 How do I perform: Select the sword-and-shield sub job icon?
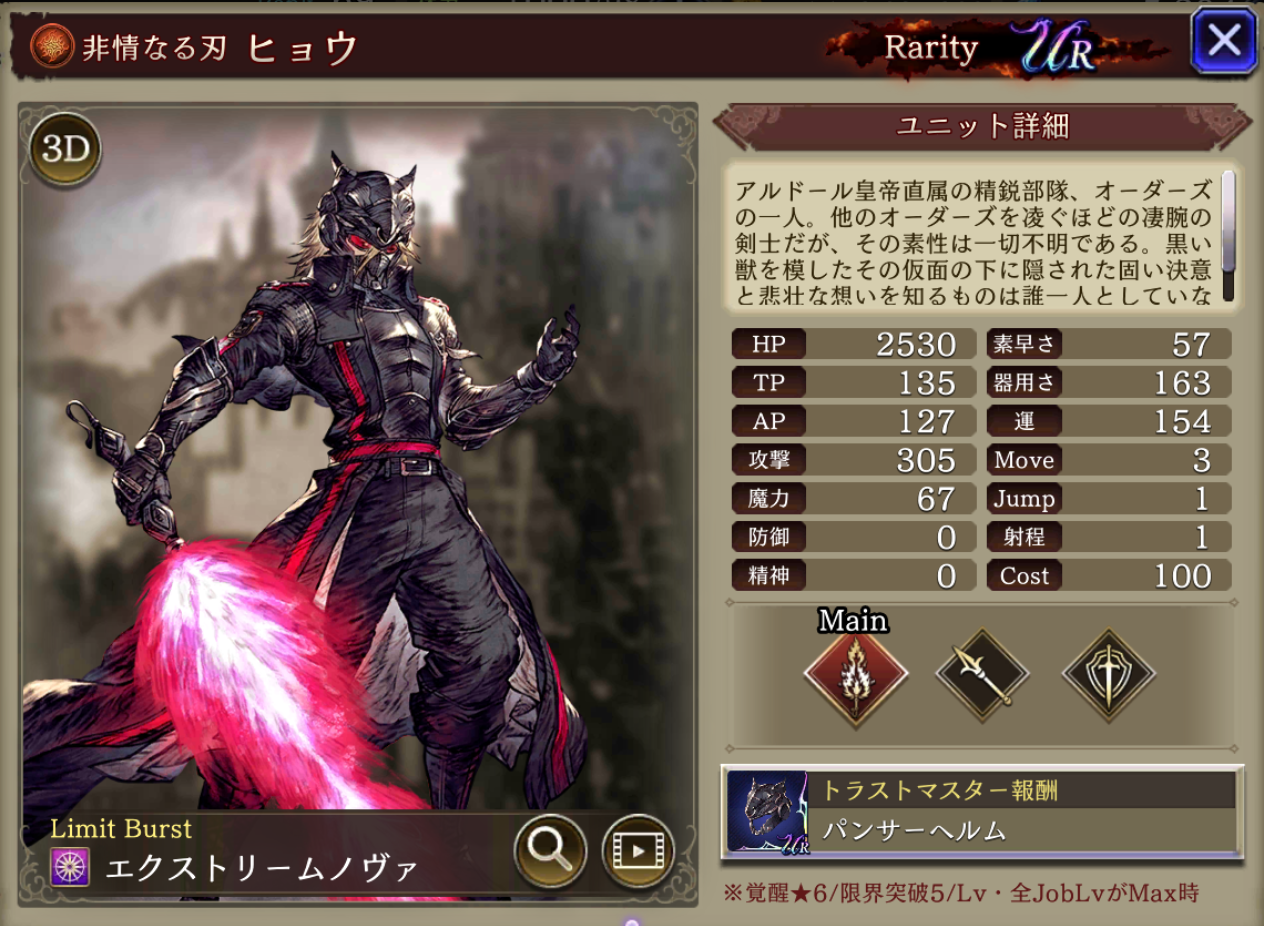[x=1108, y=677]
